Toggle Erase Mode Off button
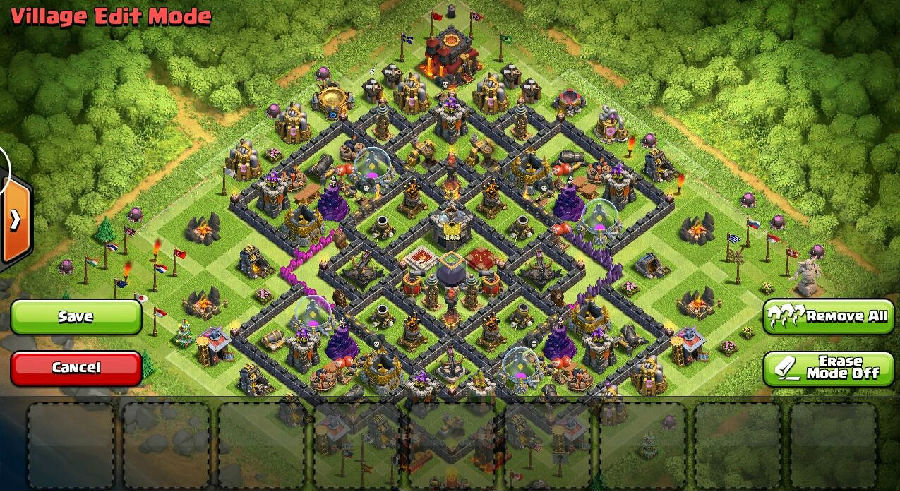Screen dimensions: 900x491 pyautogui.click(x=828, y=368)
